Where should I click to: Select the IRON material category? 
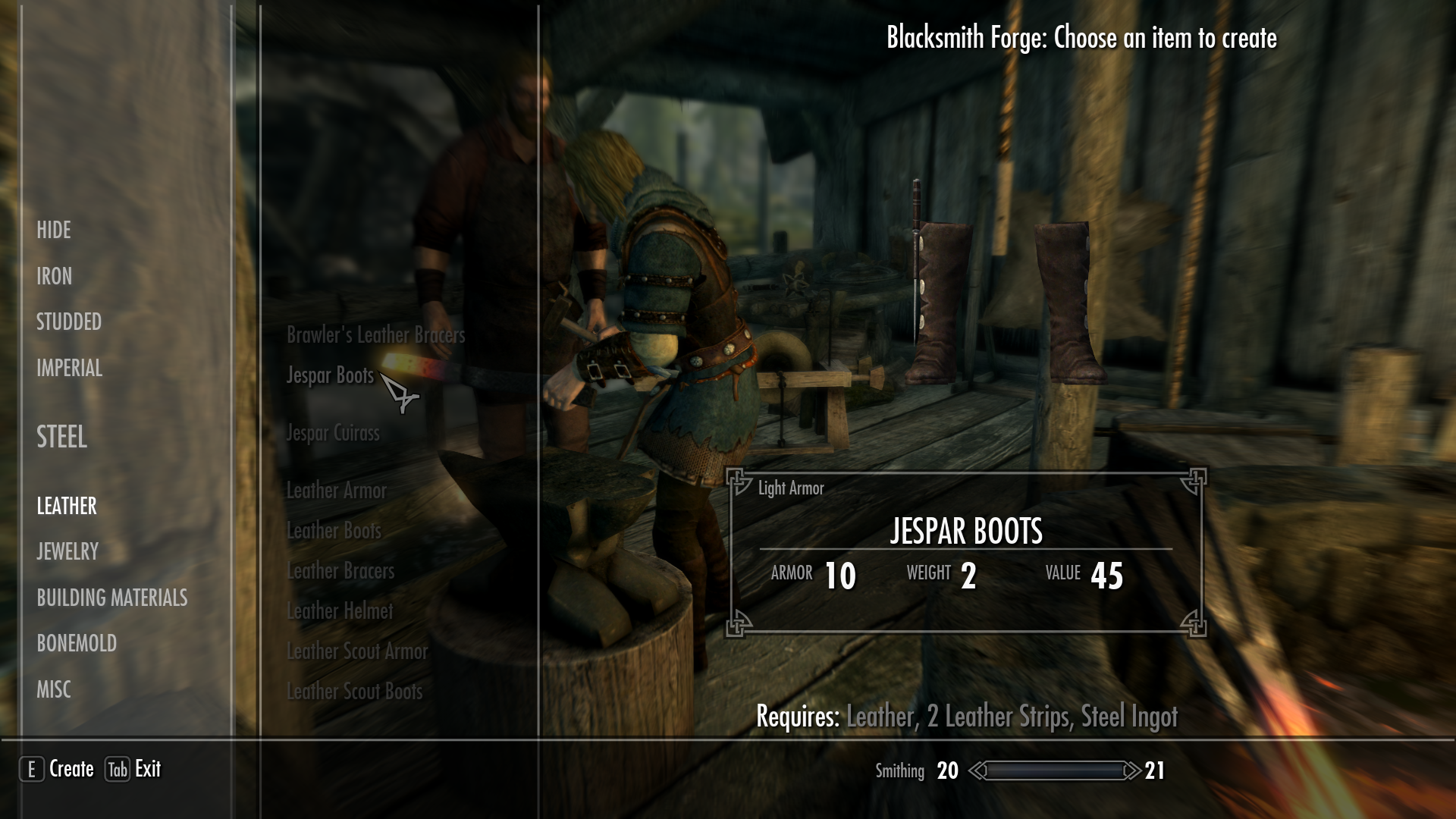pos(54,276)
